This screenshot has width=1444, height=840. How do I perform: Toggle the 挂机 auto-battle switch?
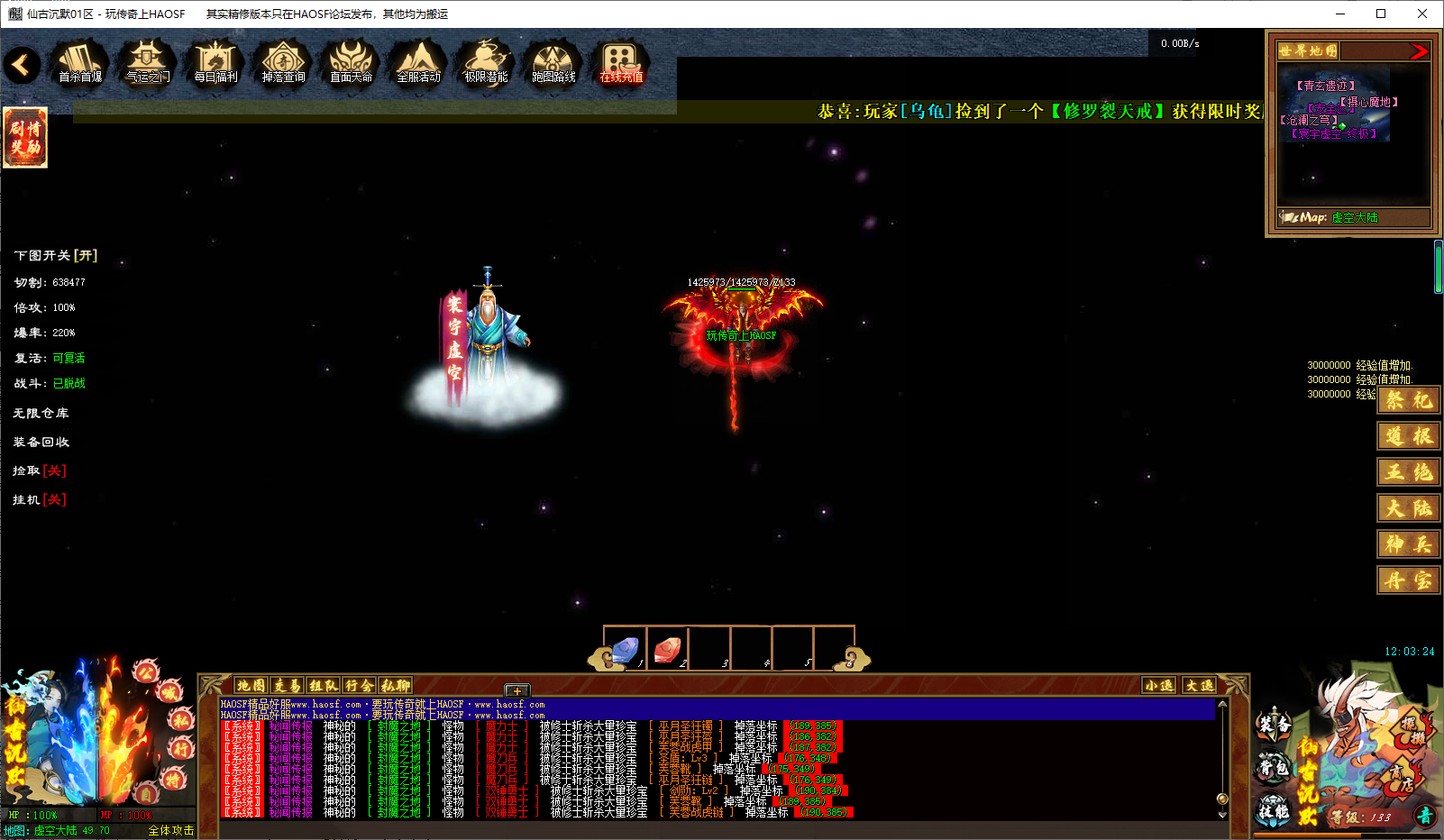click(54, 499)
